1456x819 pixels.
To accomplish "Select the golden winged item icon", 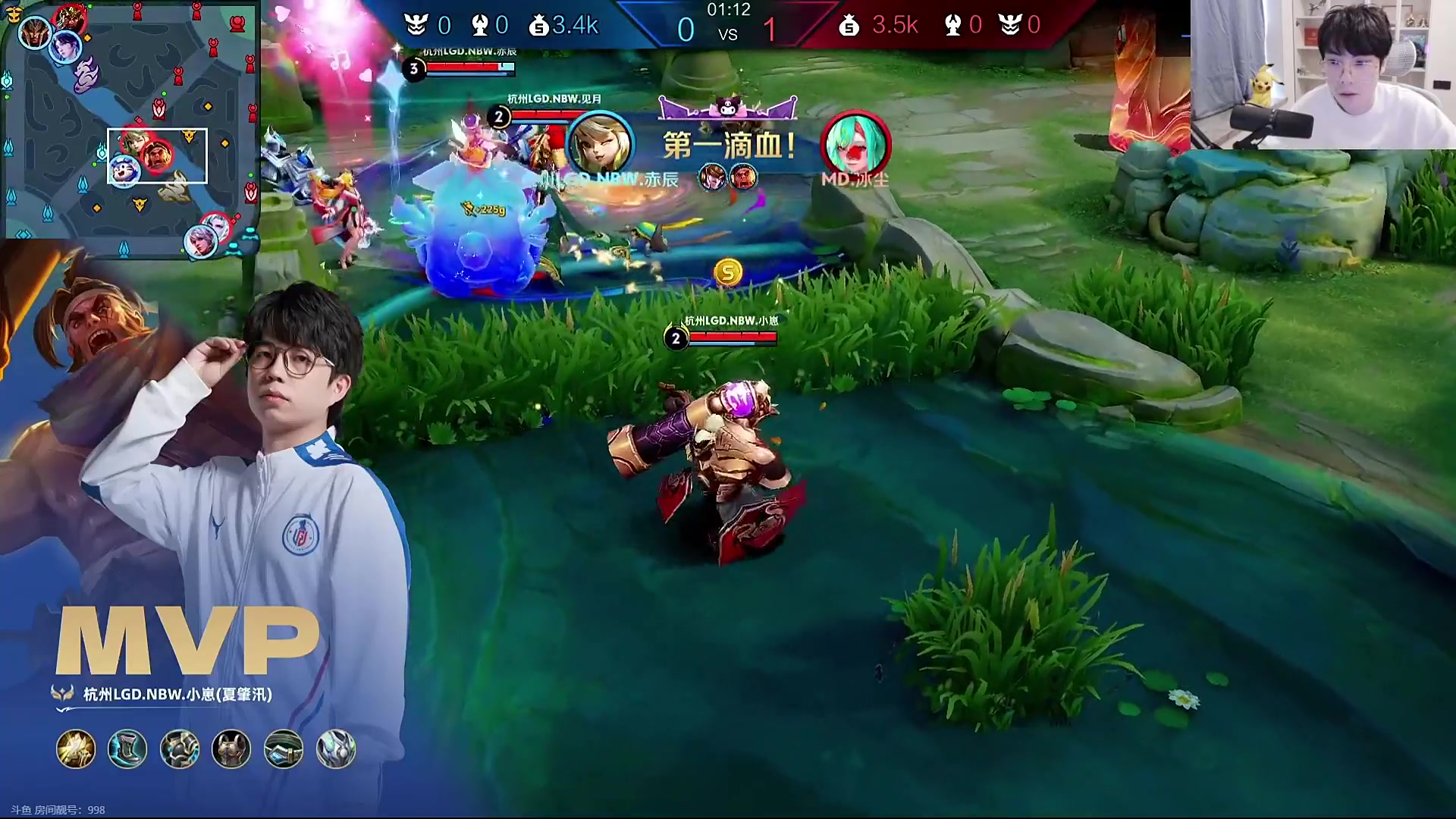I will click(76, 749).
